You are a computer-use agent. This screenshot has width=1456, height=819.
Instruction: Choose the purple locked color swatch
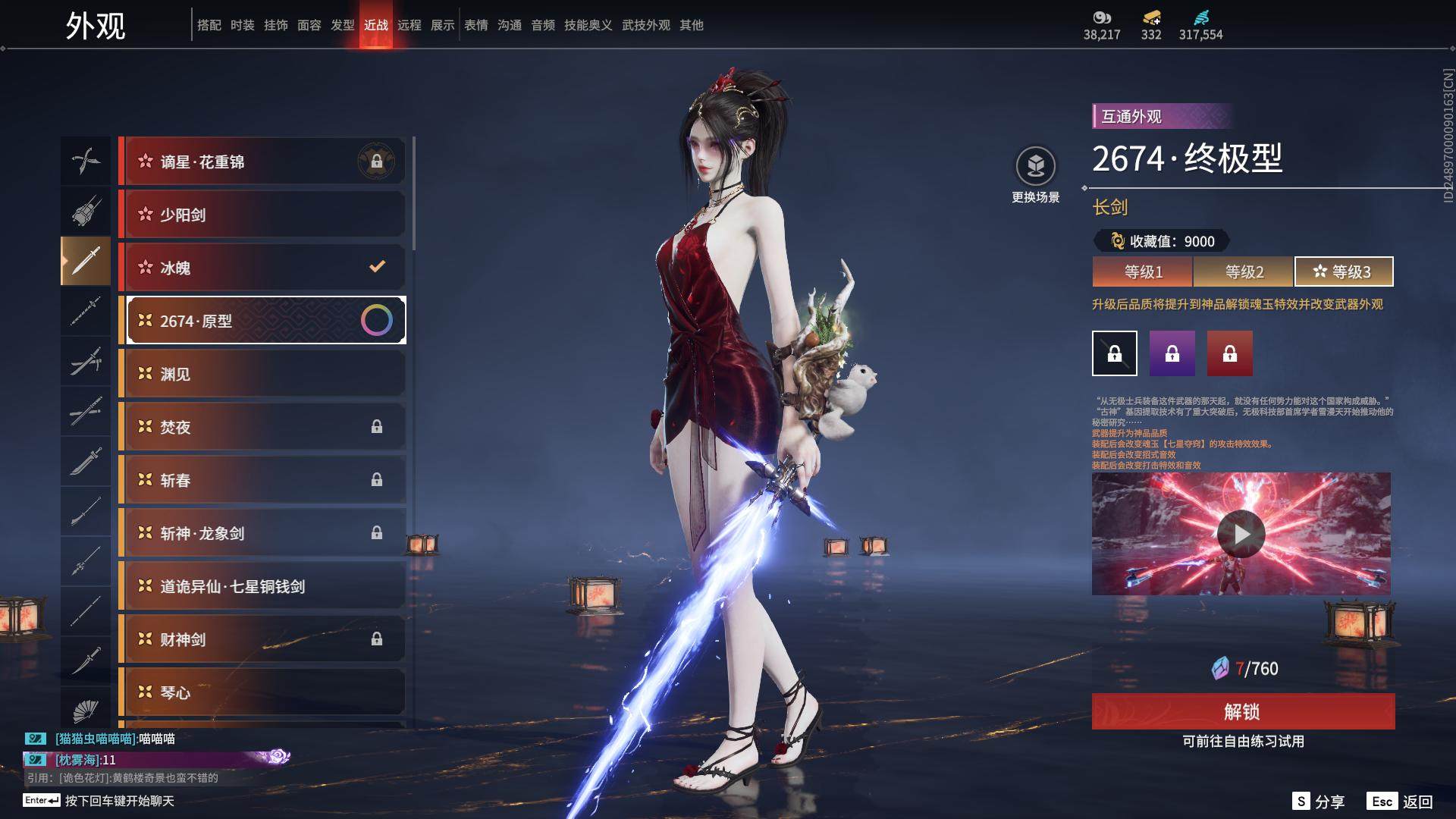tap(1172, 353)
